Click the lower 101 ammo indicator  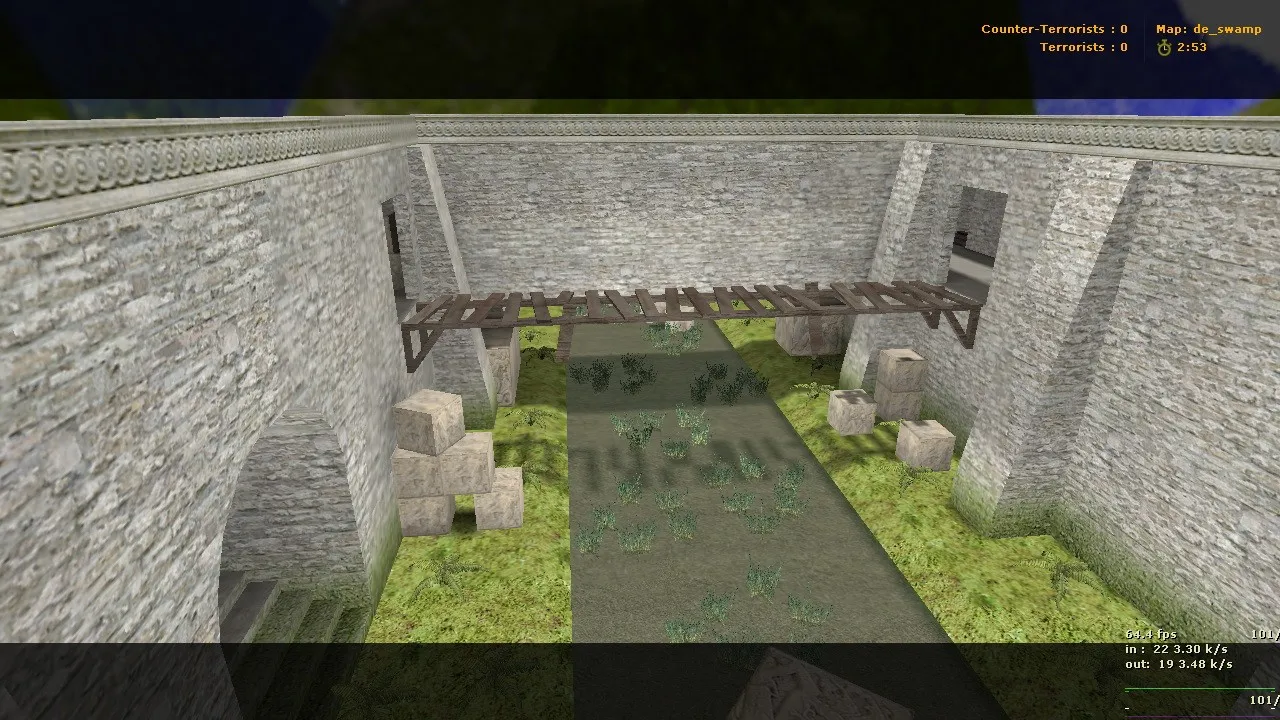[x=1263, y=700]
